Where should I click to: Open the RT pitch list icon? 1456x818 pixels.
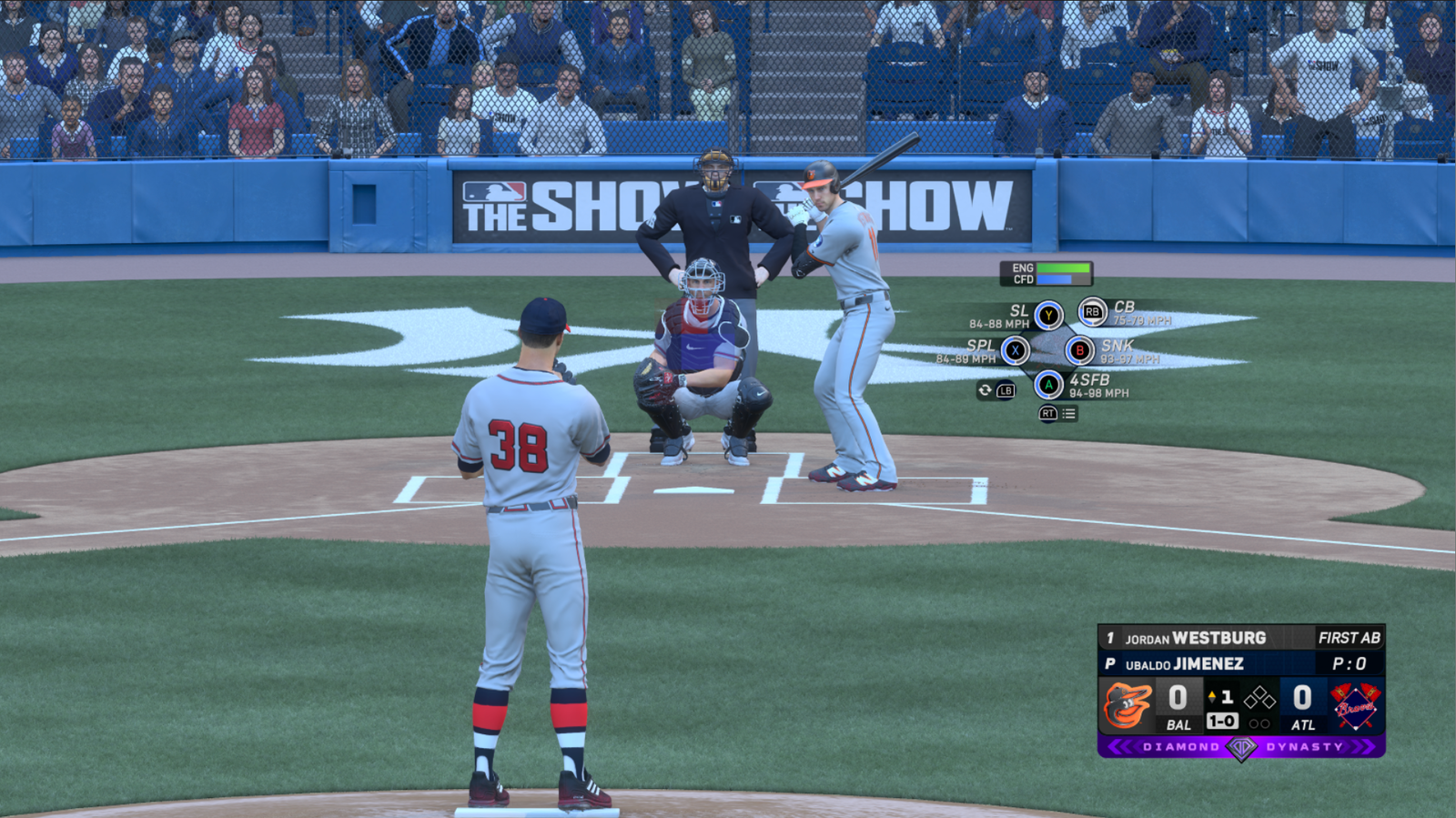1046,414
